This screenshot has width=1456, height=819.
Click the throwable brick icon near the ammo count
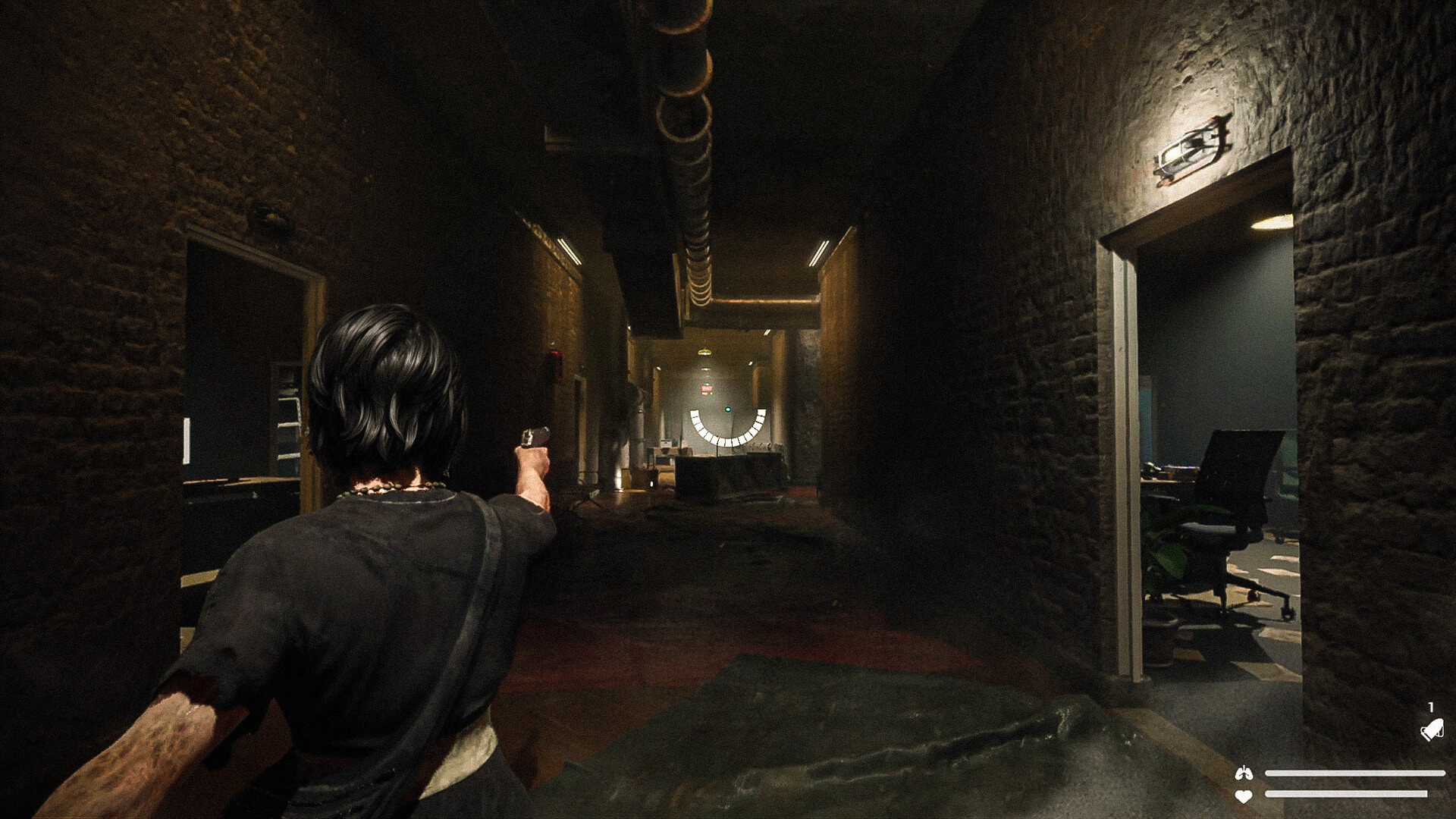point(1431,730)
